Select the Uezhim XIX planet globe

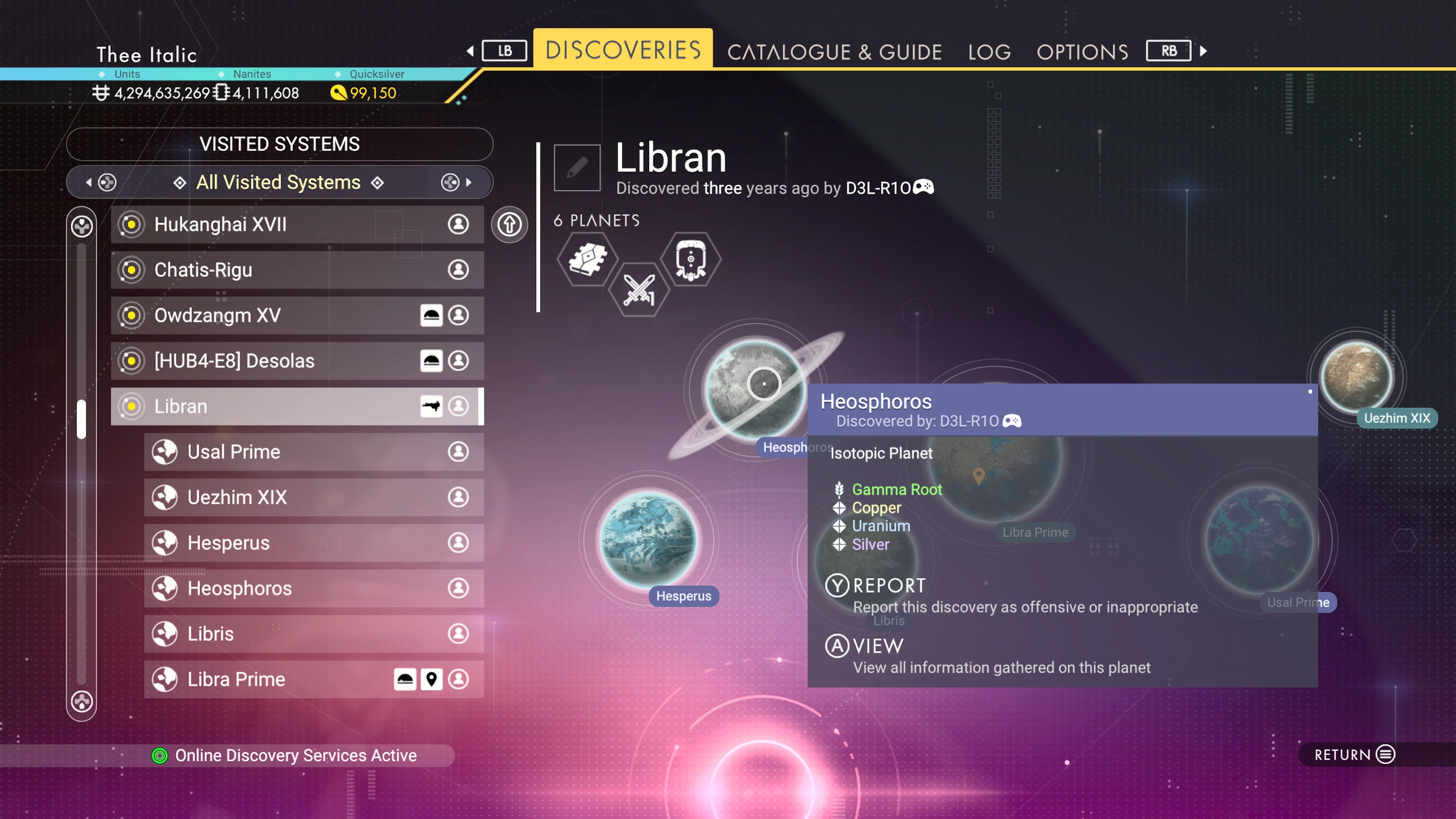(x=1356, y=375)
